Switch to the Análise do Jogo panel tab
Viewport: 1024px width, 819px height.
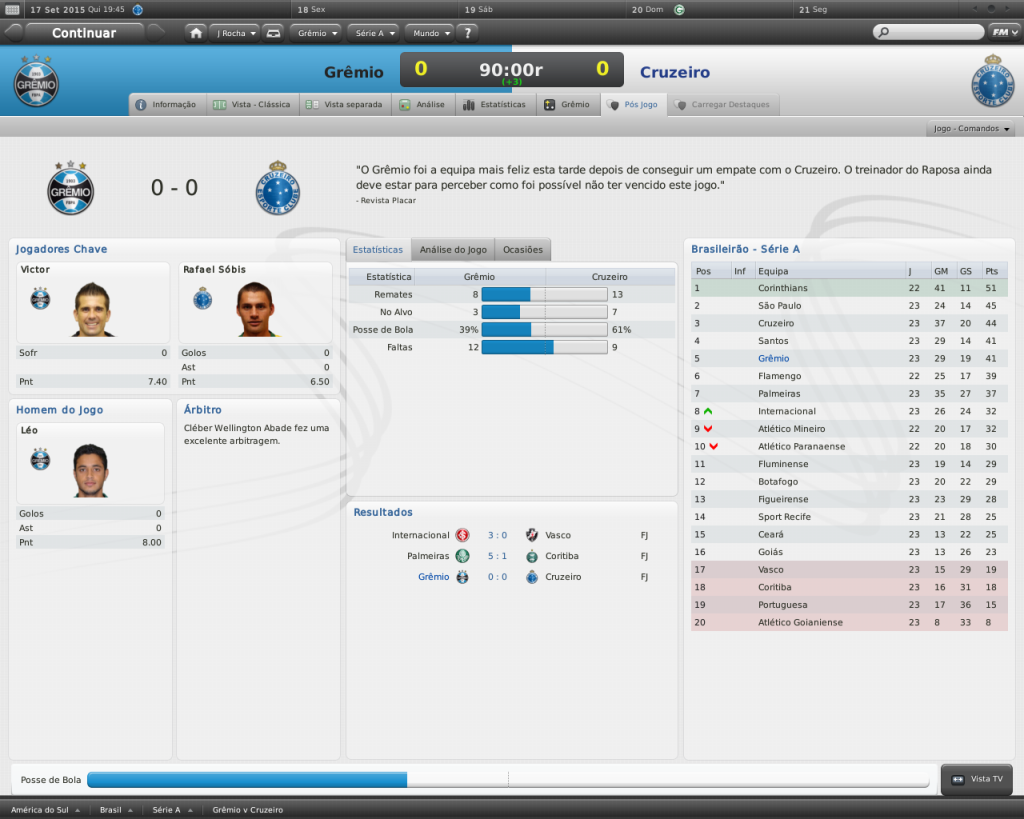click(453, 249)
